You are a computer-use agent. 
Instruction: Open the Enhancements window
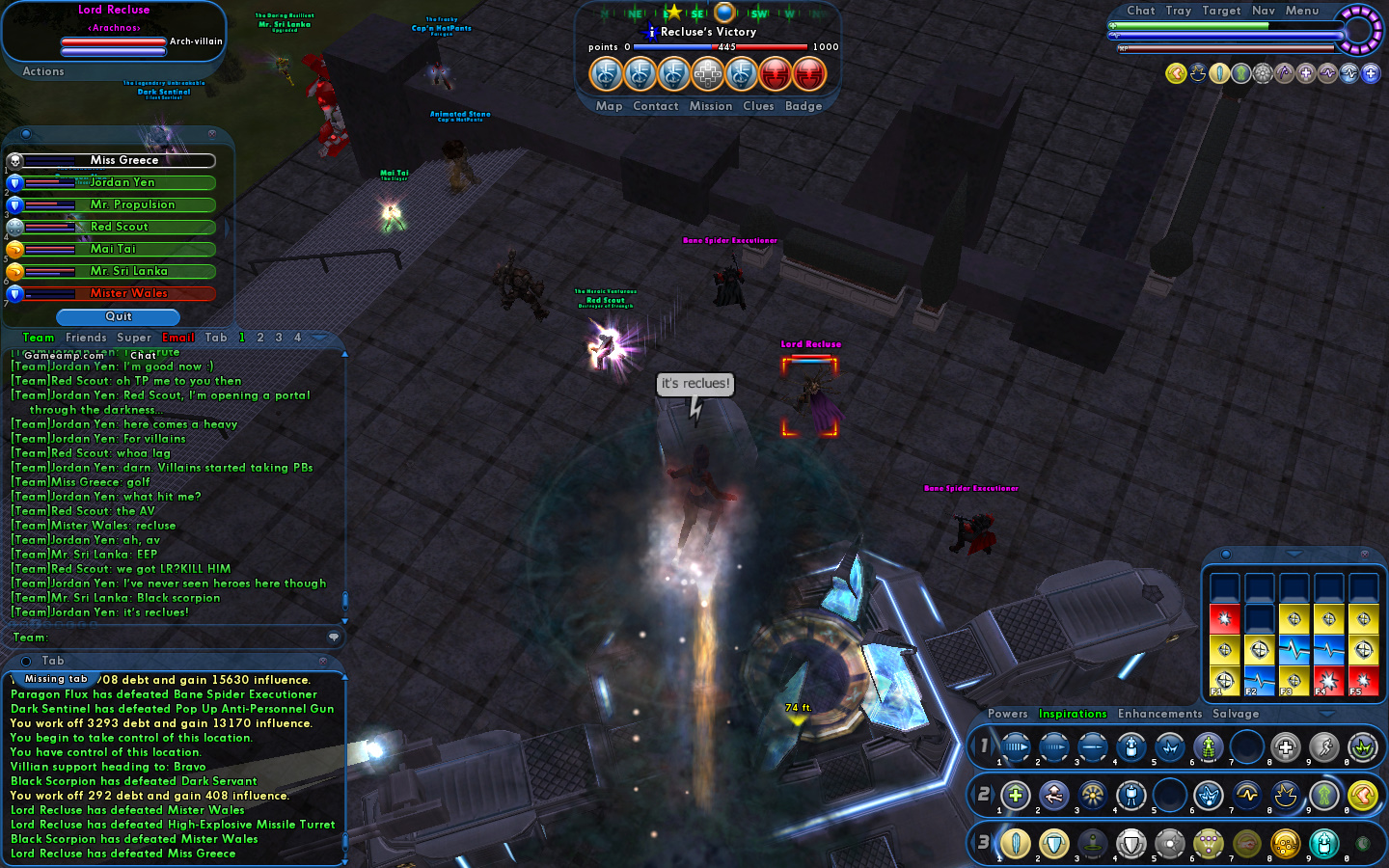point(1159,714)
